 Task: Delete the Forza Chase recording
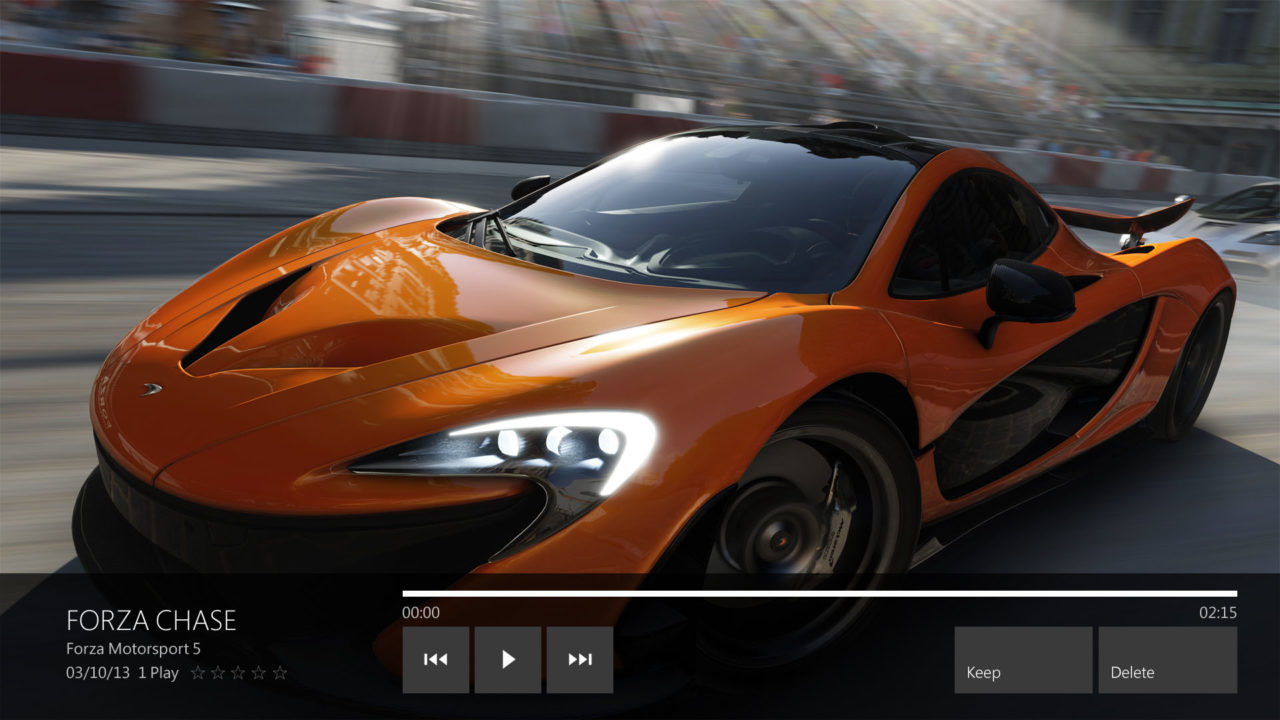click(x=1166, y=659)
